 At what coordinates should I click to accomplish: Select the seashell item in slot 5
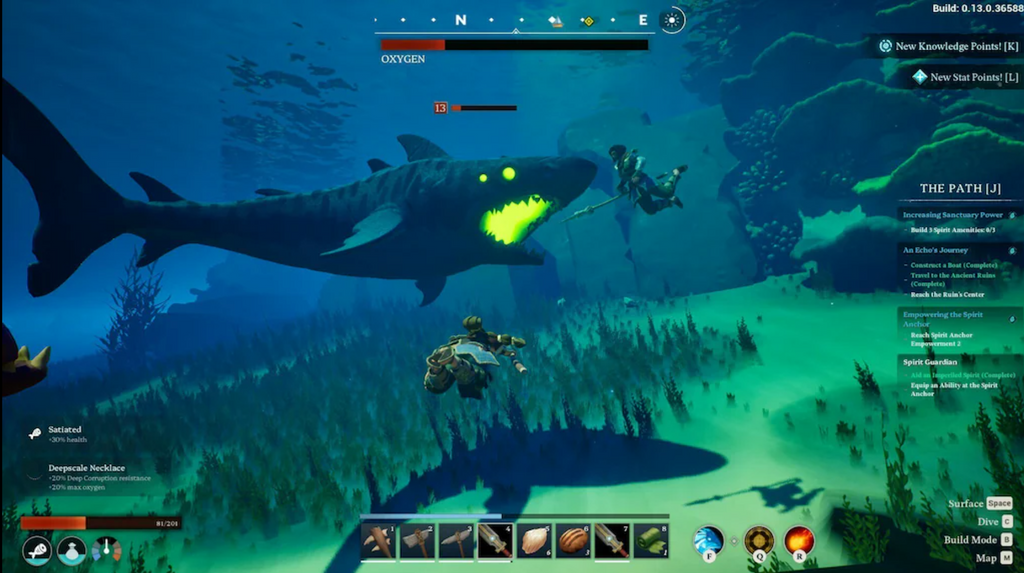pos(534,541)
